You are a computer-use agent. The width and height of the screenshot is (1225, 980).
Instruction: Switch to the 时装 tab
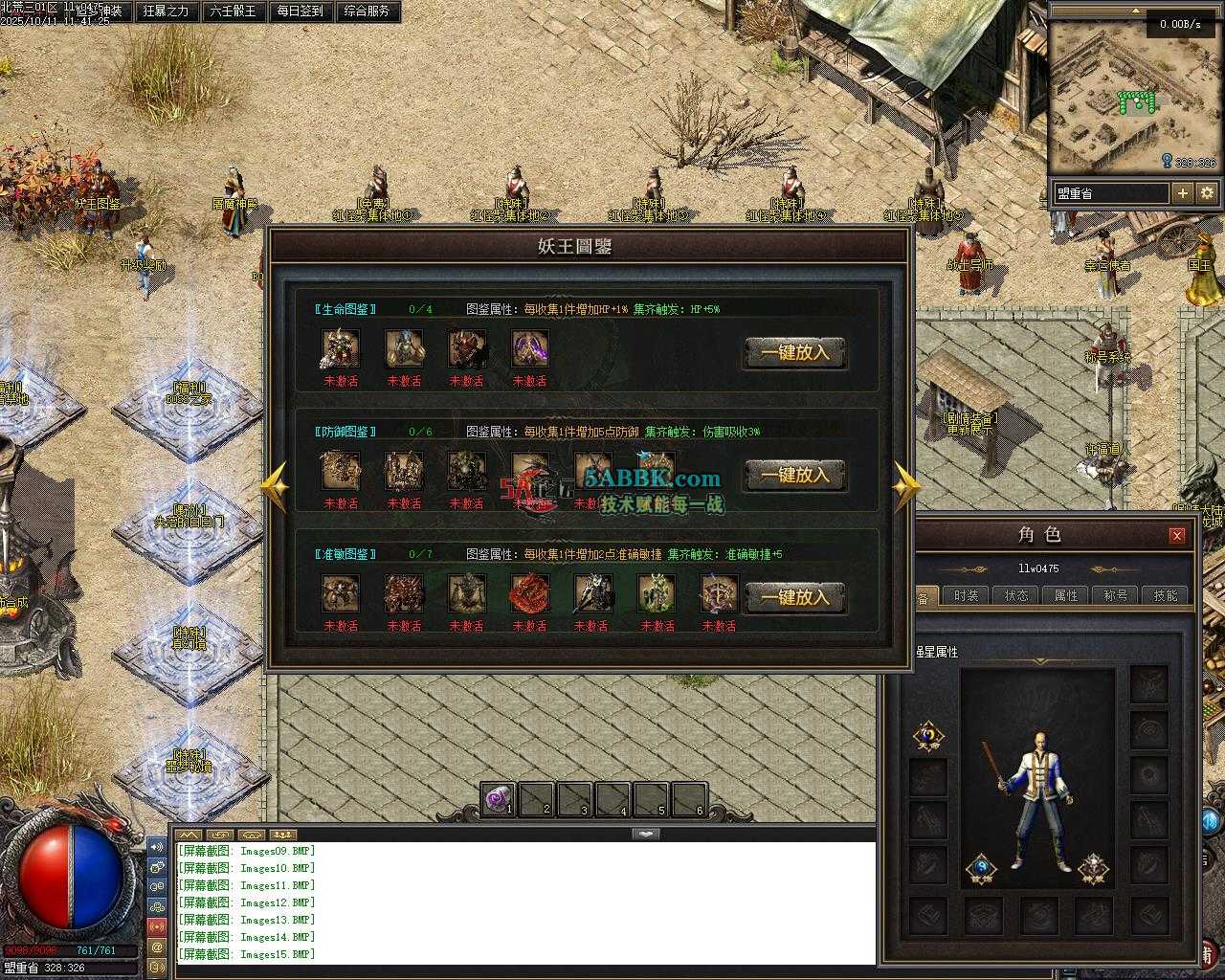click(x=967, y=595)
